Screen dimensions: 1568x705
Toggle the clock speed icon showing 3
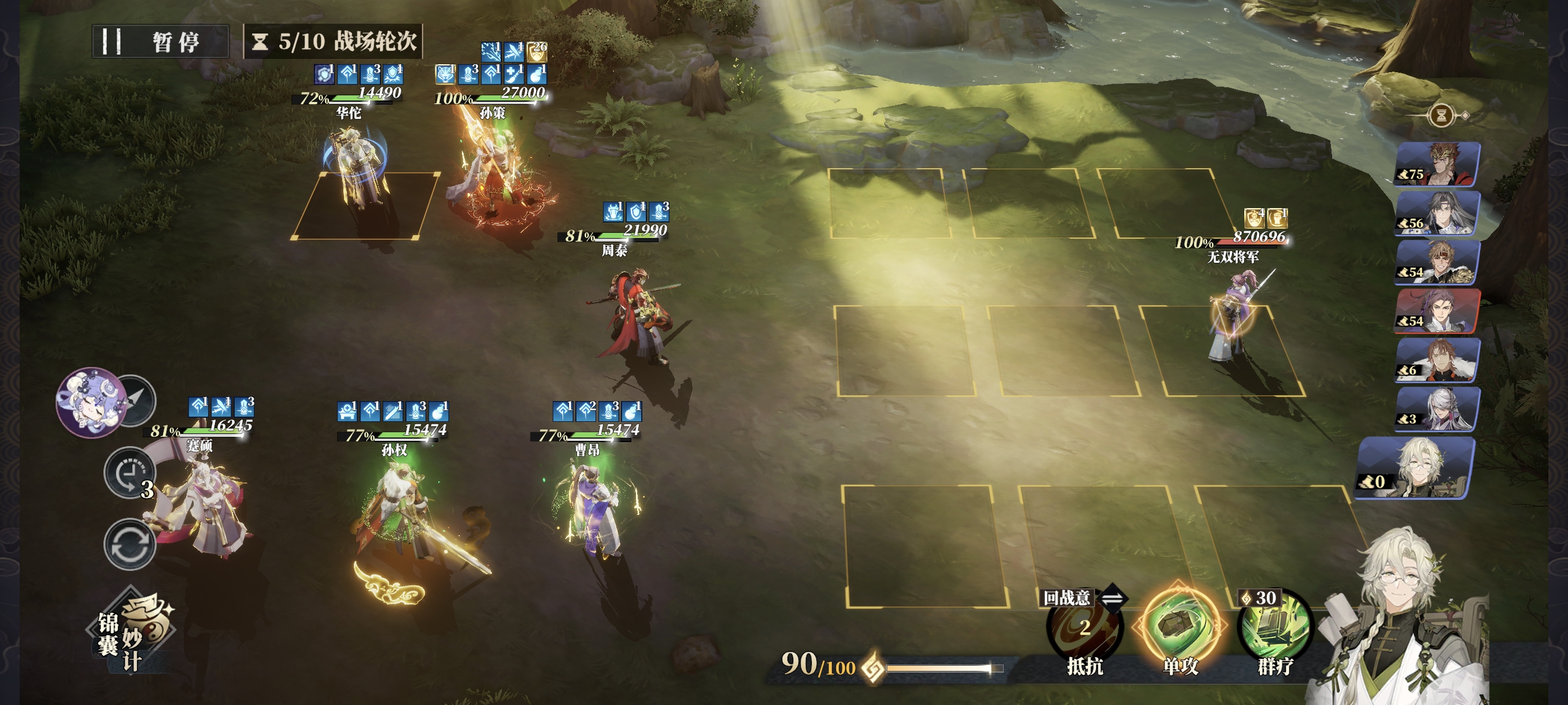128,473
